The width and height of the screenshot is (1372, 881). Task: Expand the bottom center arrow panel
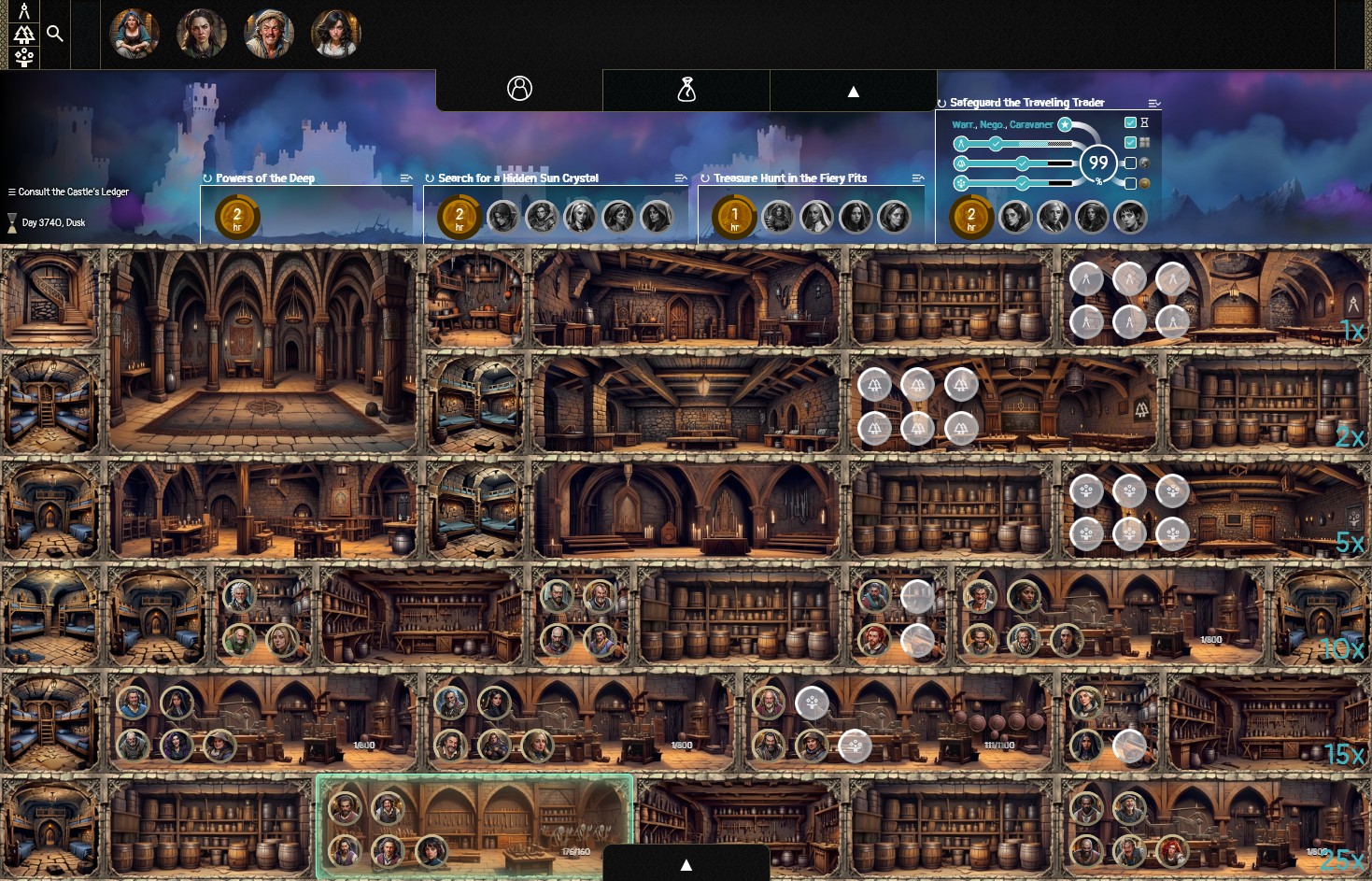coord(686,864)
